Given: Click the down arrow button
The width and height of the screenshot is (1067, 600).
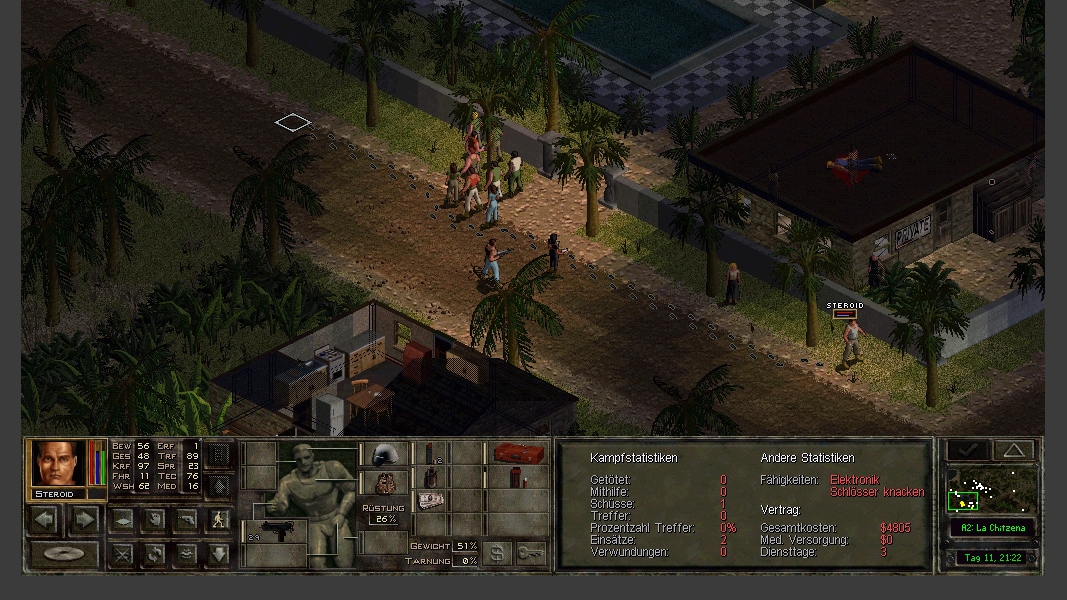Looking at the screenshot, I should click(219, 554).
